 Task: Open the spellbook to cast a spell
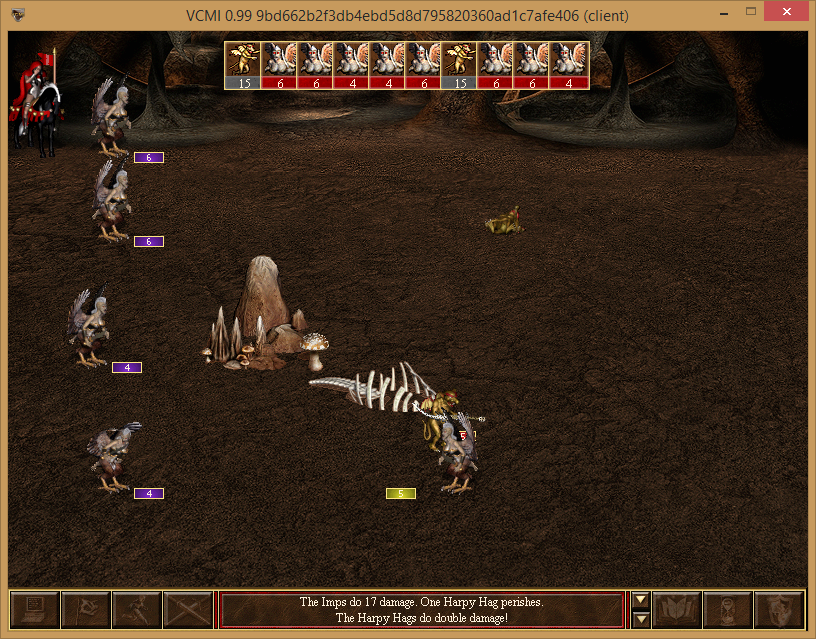pyautogui.click(x=677, y=608)
